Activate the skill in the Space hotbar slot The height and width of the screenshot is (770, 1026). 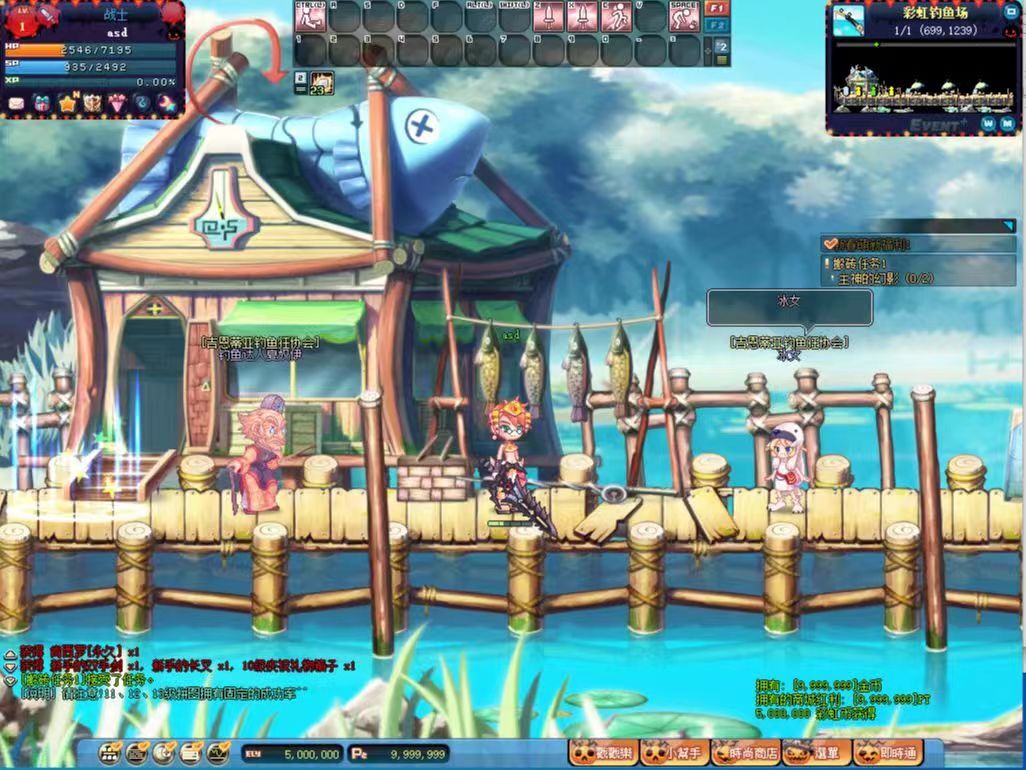coord(684,17)
